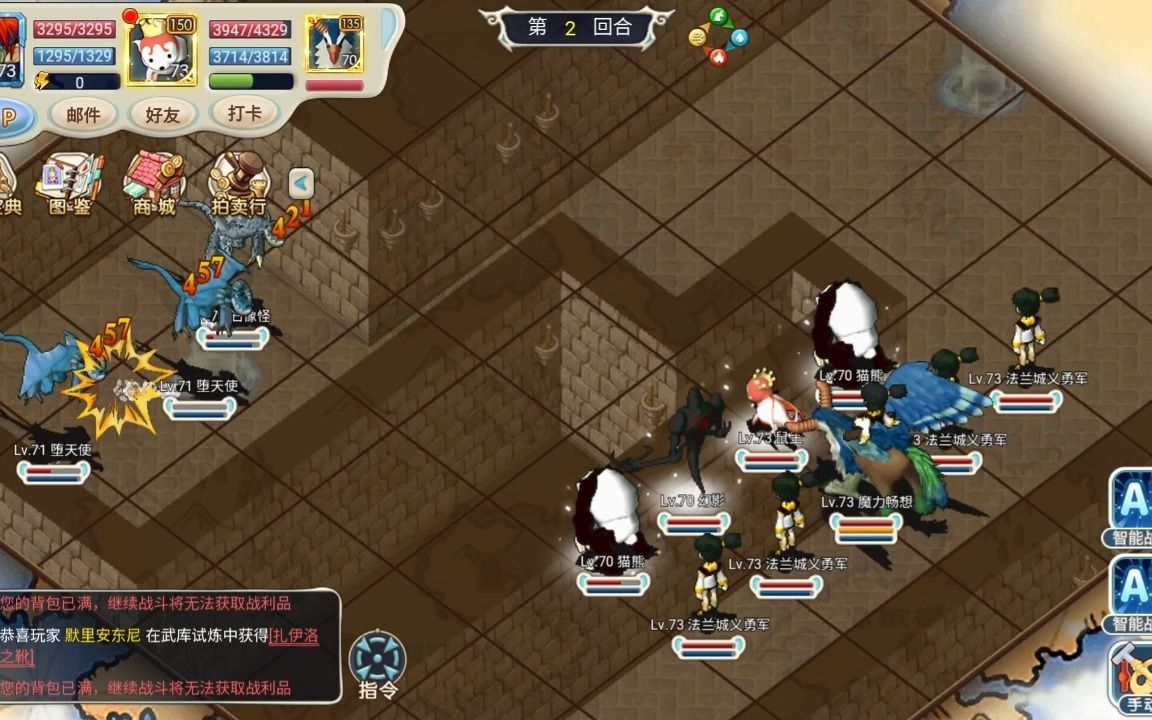Tap the 打卡 check-in button
Viewport: 1152px width, 720px height.
[x=244, y=113]
